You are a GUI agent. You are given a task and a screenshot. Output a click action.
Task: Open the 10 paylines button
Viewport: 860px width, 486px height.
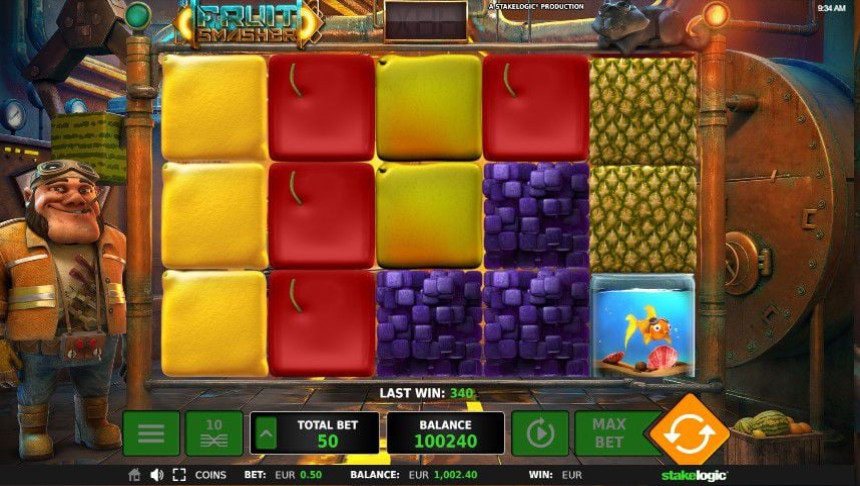click(x=214, y=433)
